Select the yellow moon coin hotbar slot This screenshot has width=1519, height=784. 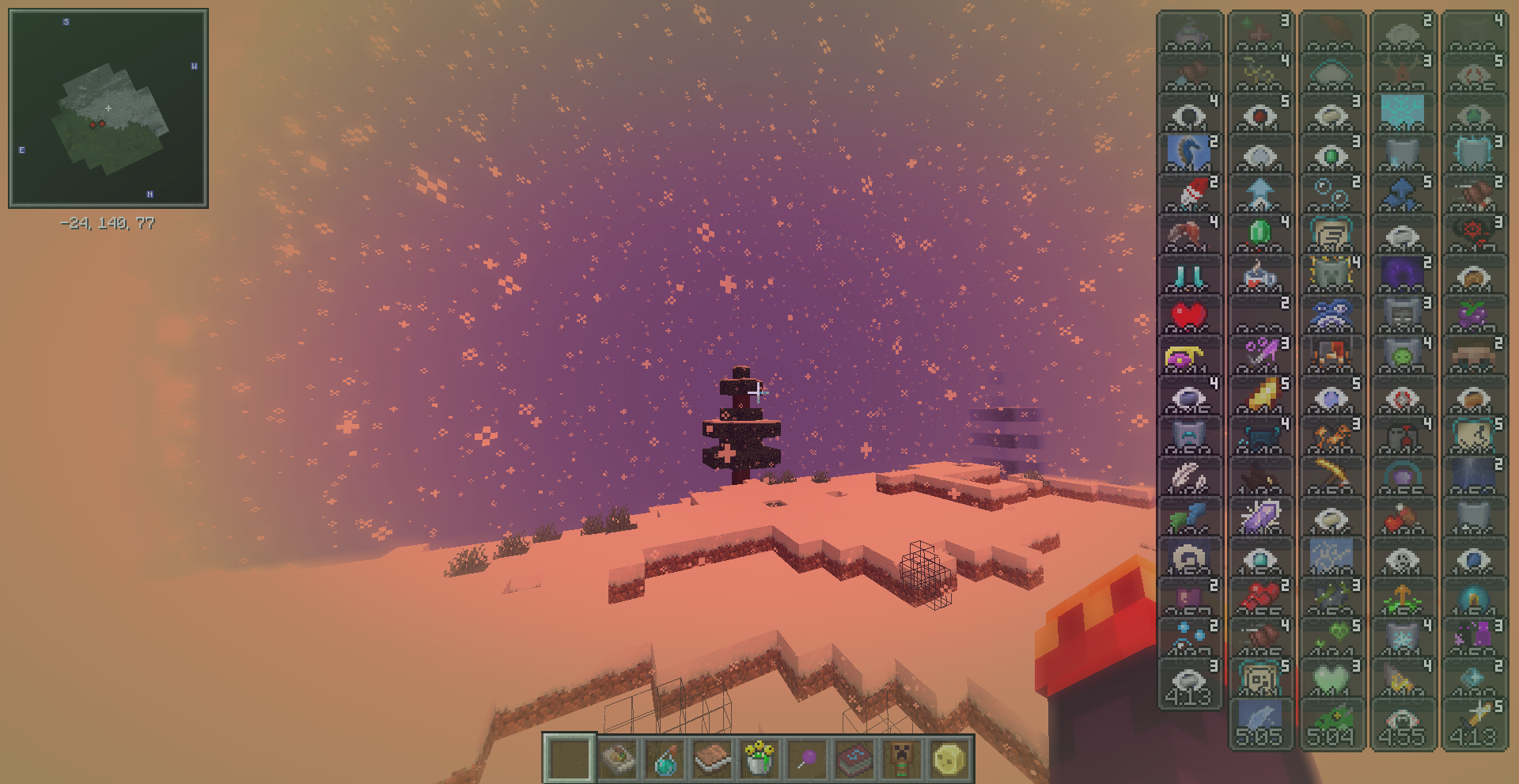point(949,759)
